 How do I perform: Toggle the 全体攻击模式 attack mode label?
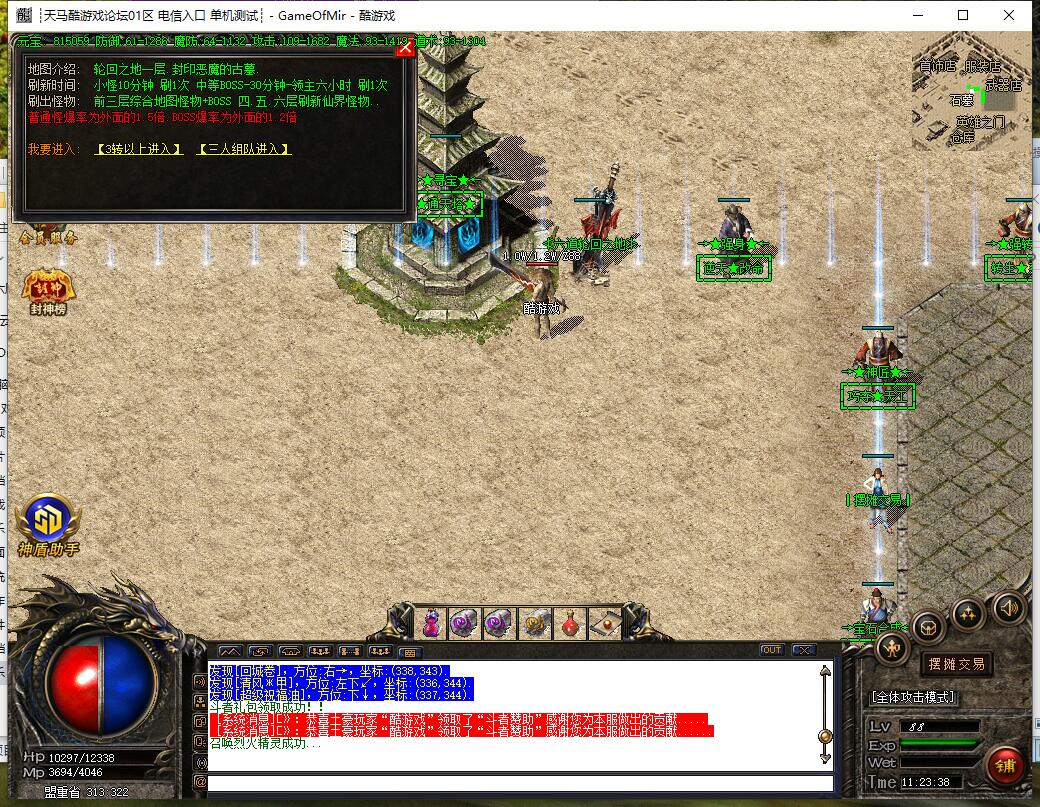click(x=913, y=697)
